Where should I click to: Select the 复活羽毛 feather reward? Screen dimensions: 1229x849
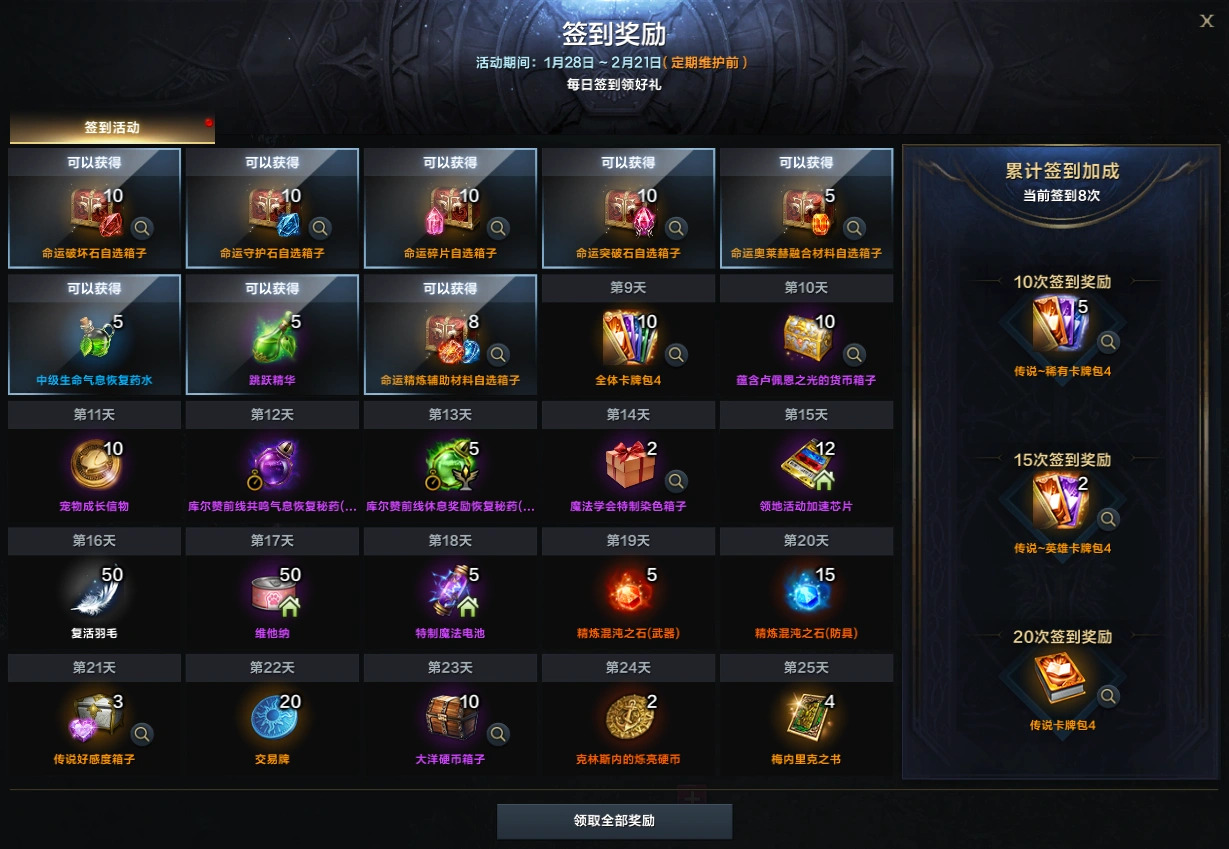(92, 590)
